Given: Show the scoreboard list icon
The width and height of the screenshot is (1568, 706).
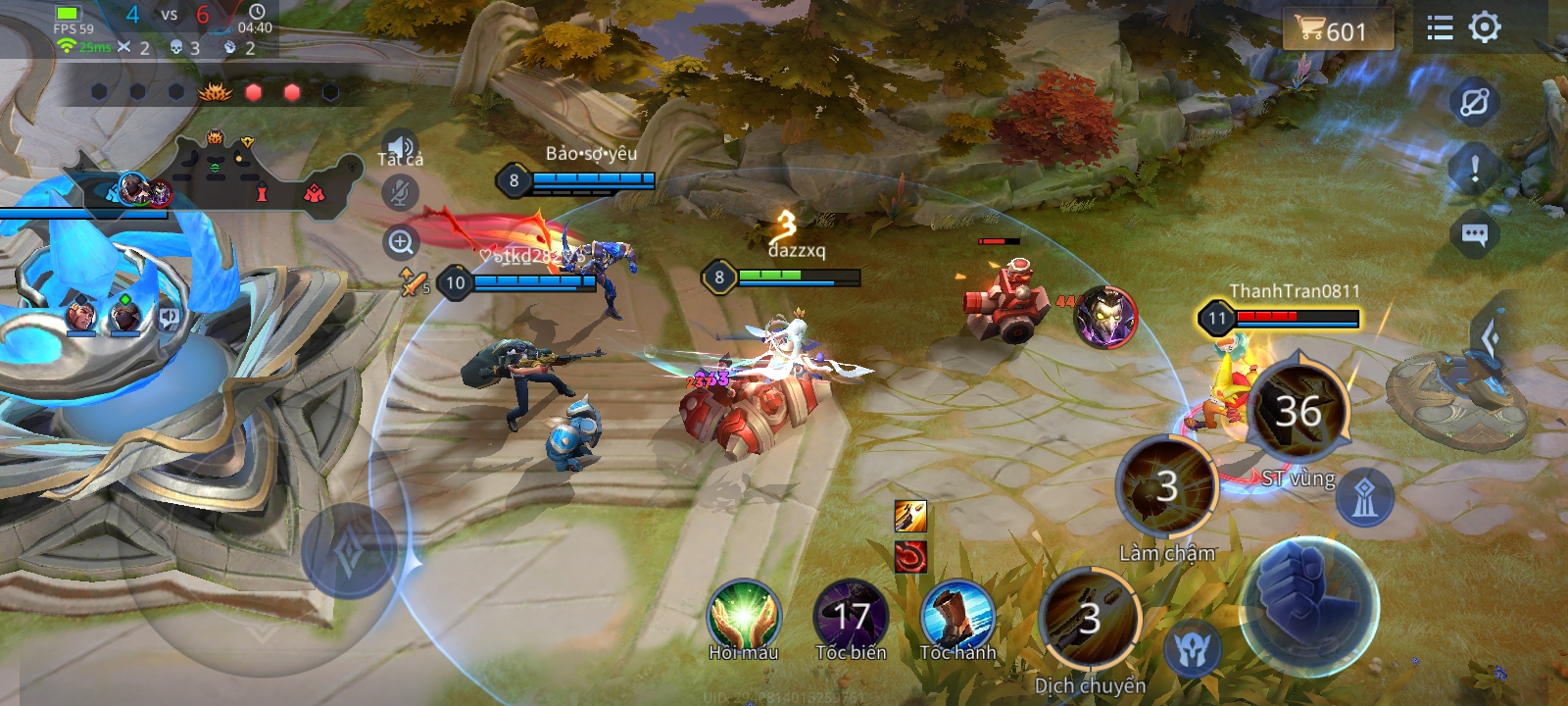Looking at the screenshot, I should (x=1440, y=27).
